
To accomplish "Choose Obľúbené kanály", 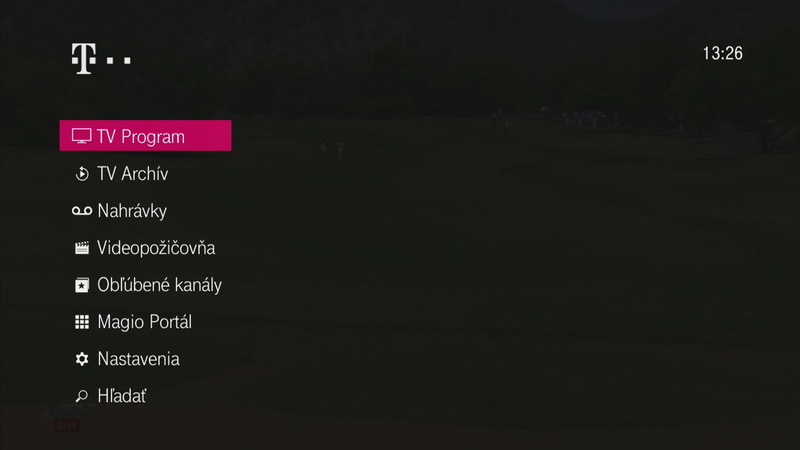I will tap(158, 285).
